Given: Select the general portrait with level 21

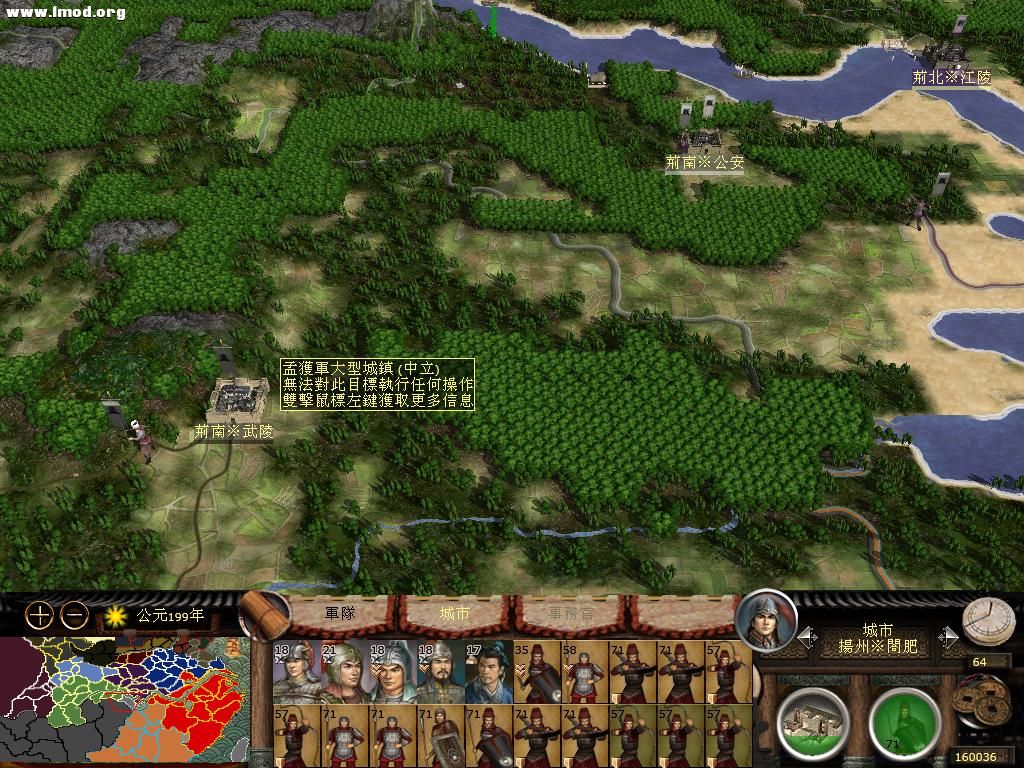Looking at the screenshot, I should tap(345, 672).
